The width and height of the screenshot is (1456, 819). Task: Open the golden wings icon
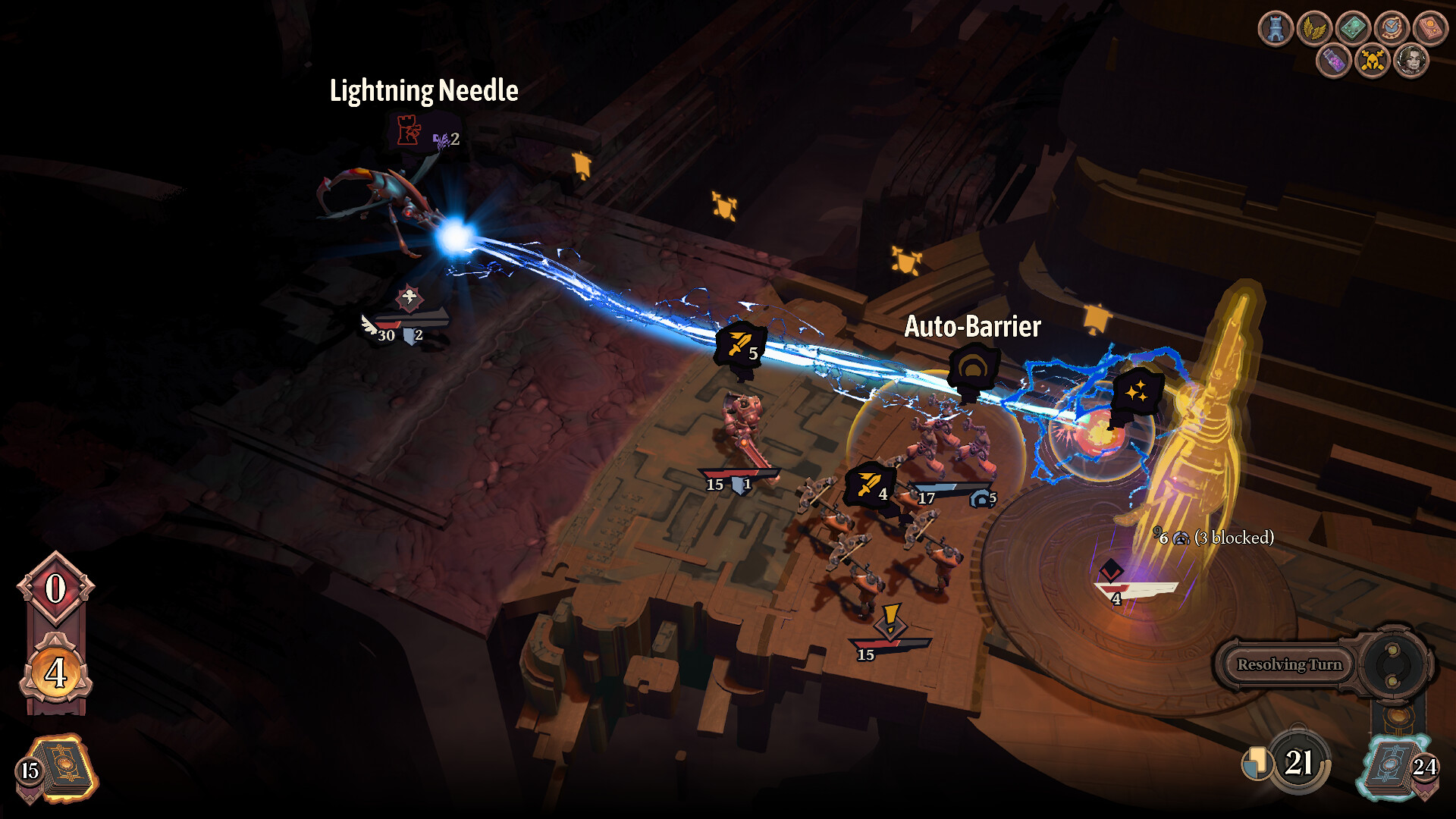pyautogui.click(x=1314, y=29)
